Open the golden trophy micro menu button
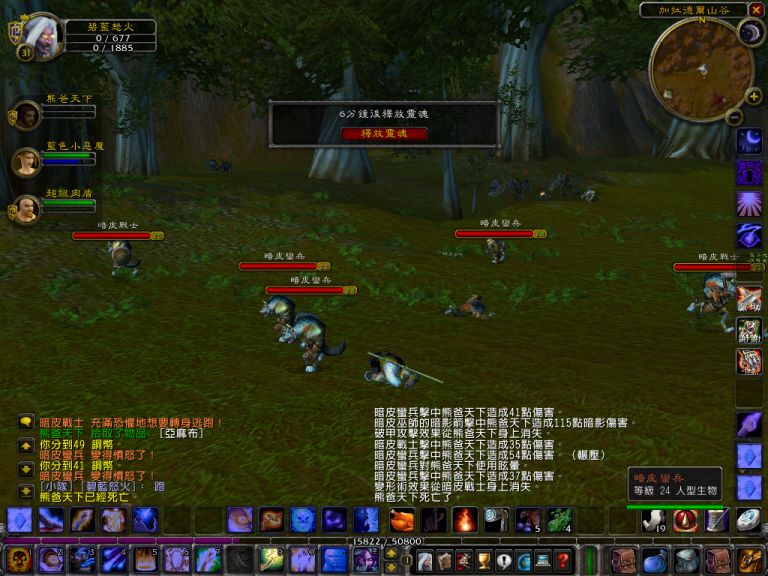The width and height of the screenshot is (768, 576). (x=485, y=560)
